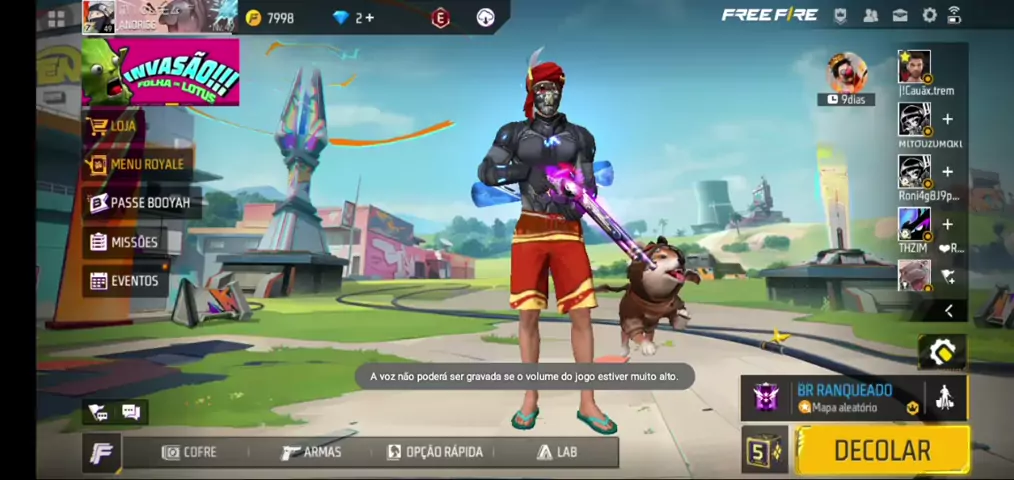This screenshot has width=1014, height=480.
Task: Open the LAB section
Action: tap(557, 452)
